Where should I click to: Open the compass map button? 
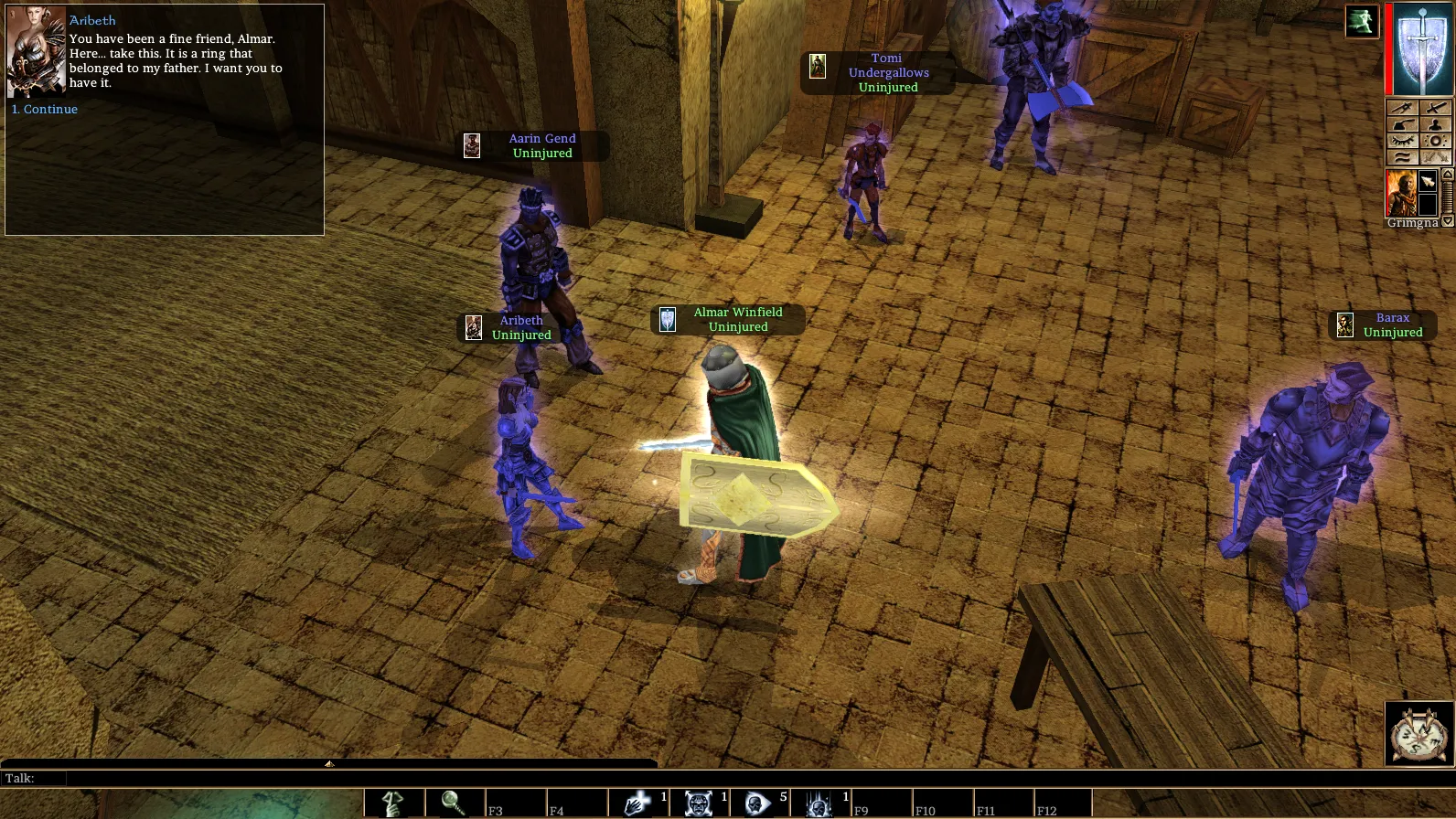(1419, 734)
